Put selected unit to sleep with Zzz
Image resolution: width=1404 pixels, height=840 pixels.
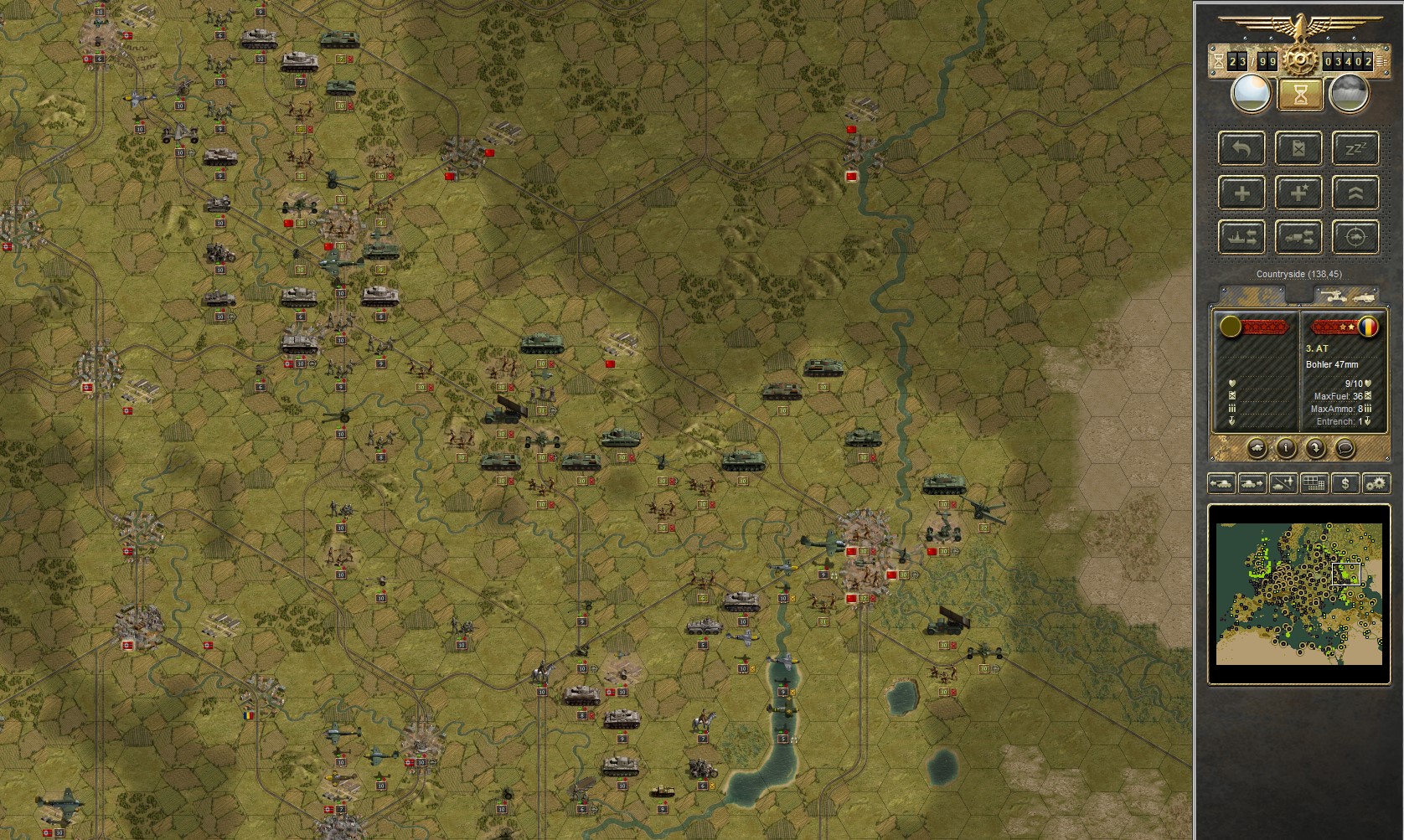(1355, 148)
